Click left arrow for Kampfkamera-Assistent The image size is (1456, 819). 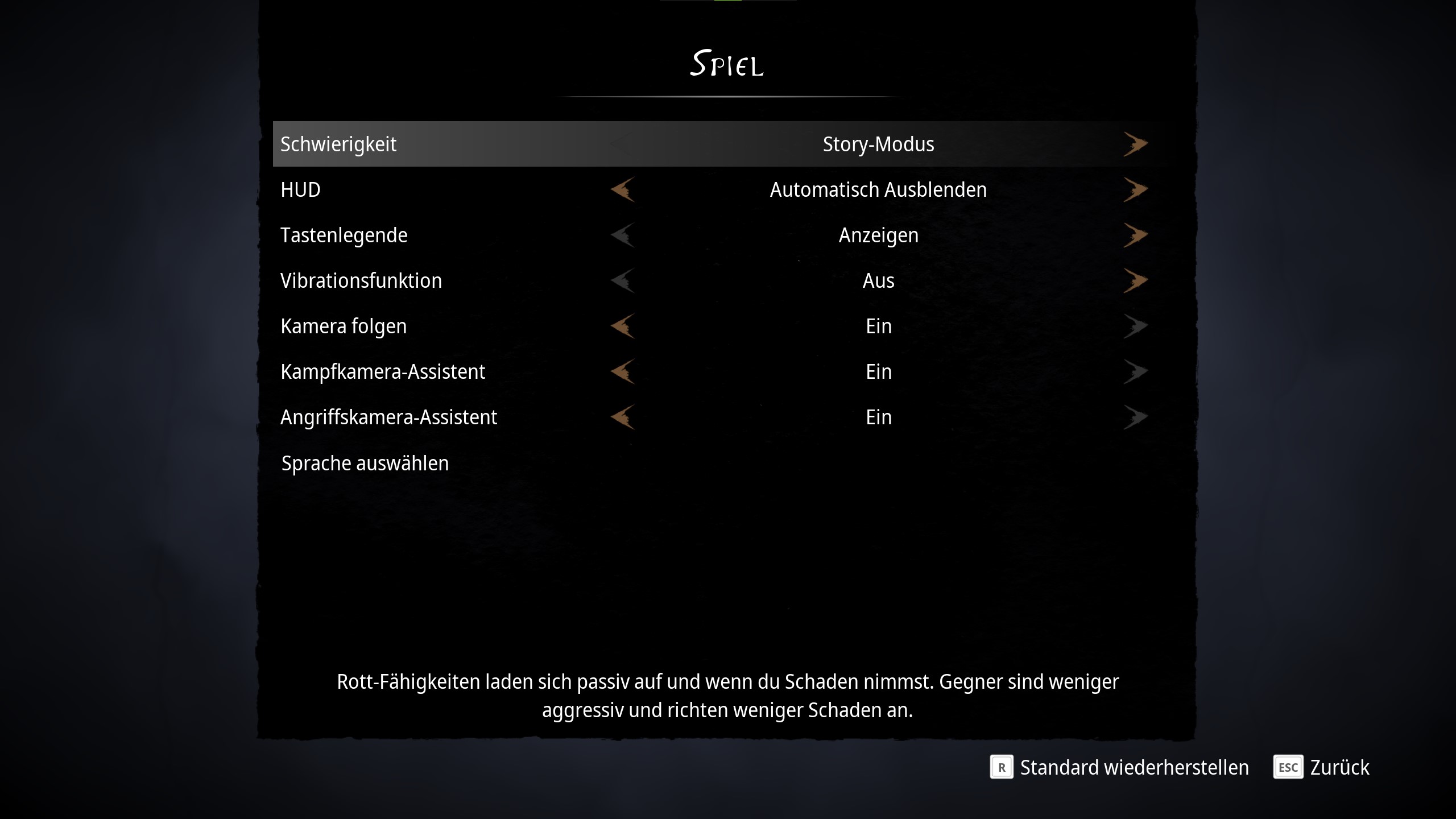click(623, 371)
